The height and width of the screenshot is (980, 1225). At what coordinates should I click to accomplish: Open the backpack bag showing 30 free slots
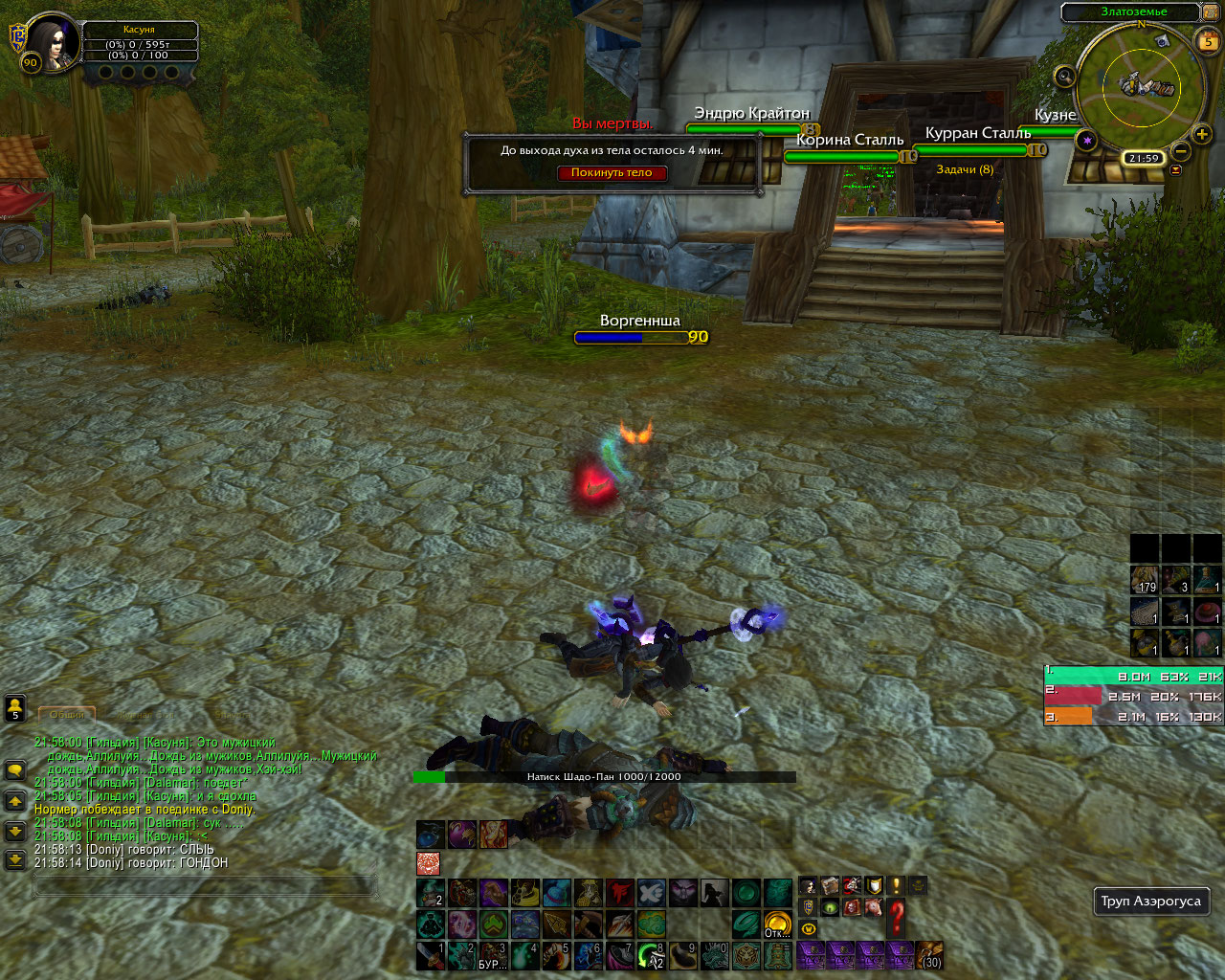coord(929,955)
